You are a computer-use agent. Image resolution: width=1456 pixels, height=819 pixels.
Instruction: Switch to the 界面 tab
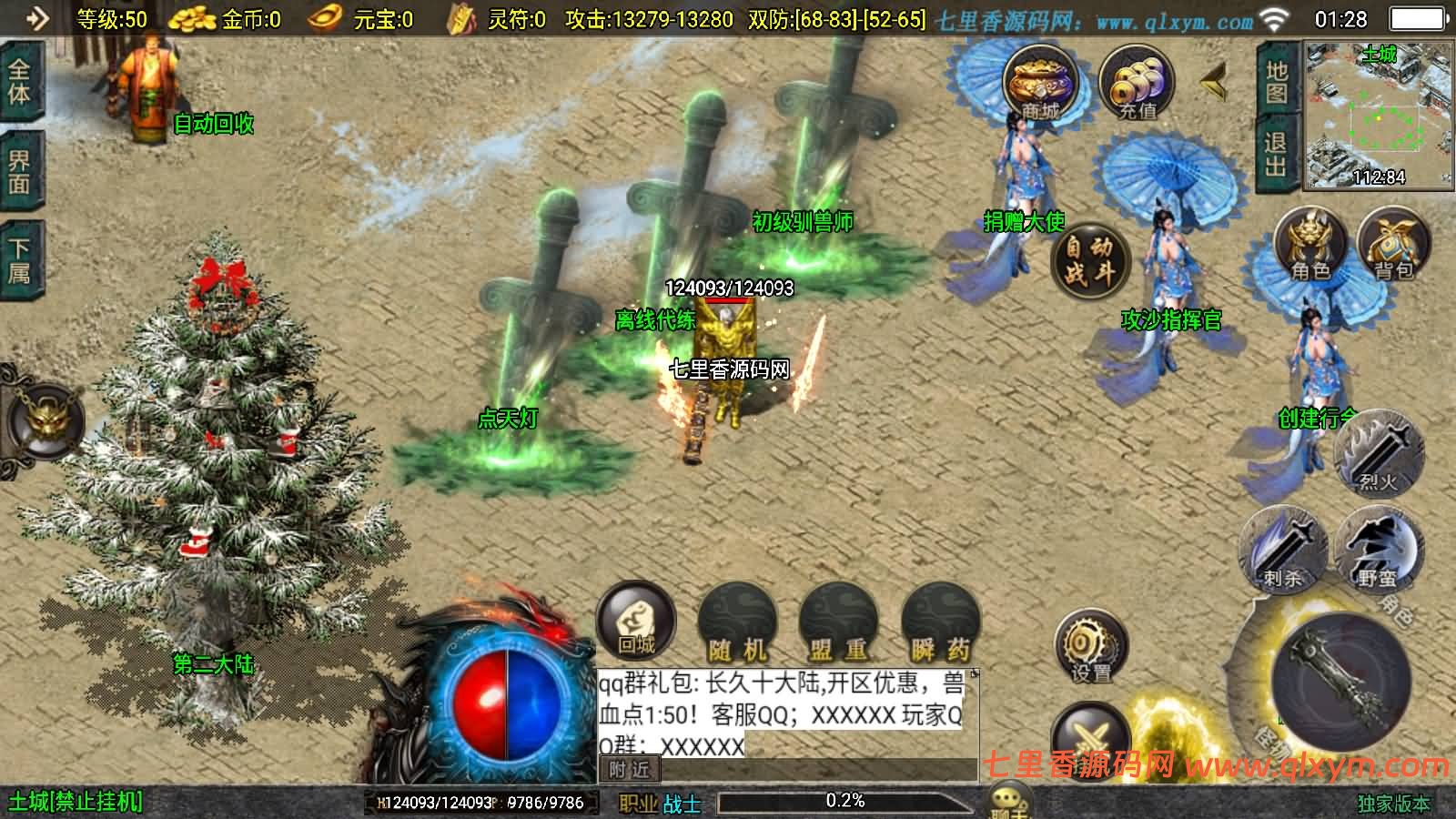[20, 172]
